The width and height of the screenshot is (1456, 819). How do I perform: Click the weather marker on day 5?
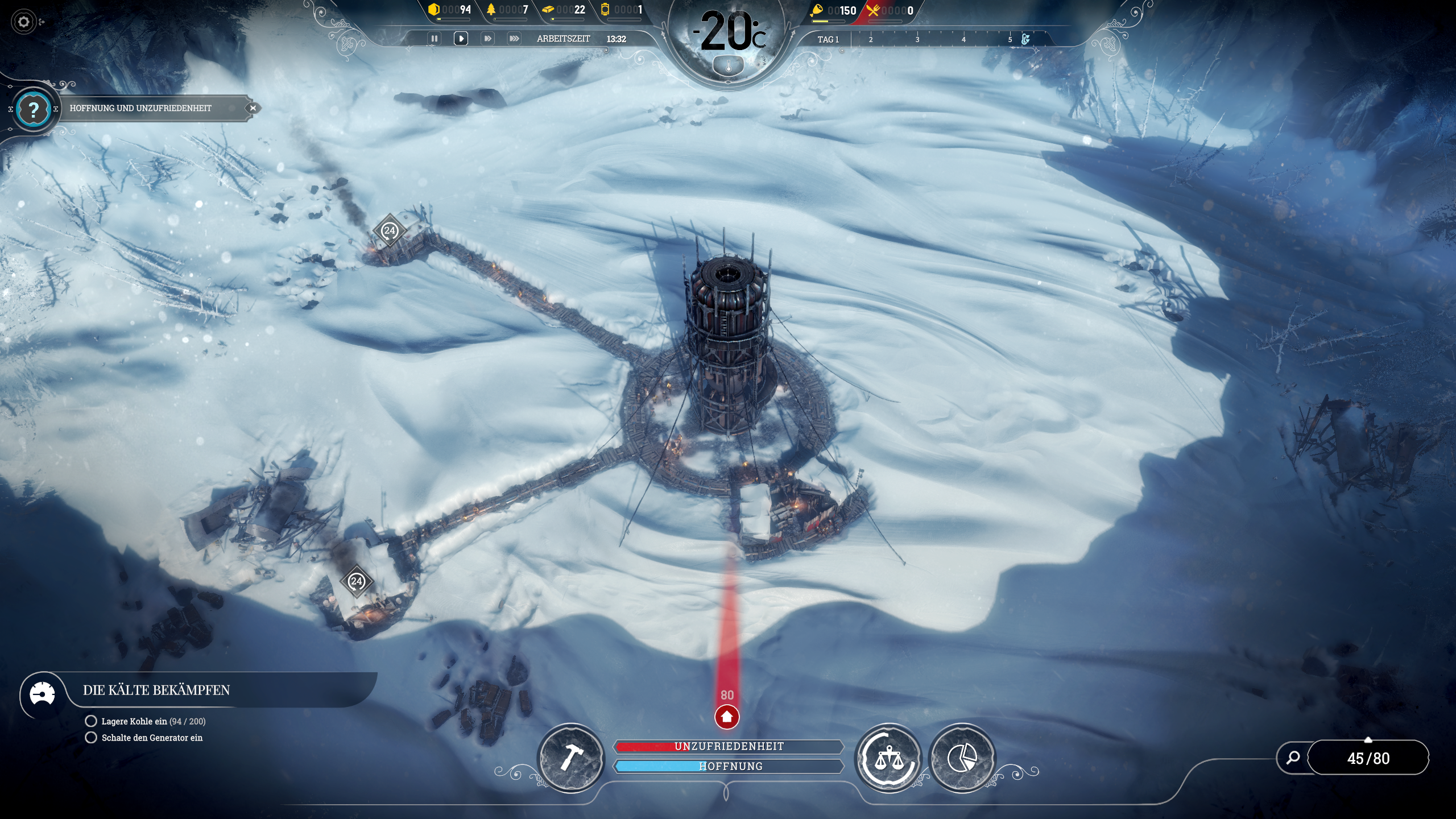tap(1025, 39)
